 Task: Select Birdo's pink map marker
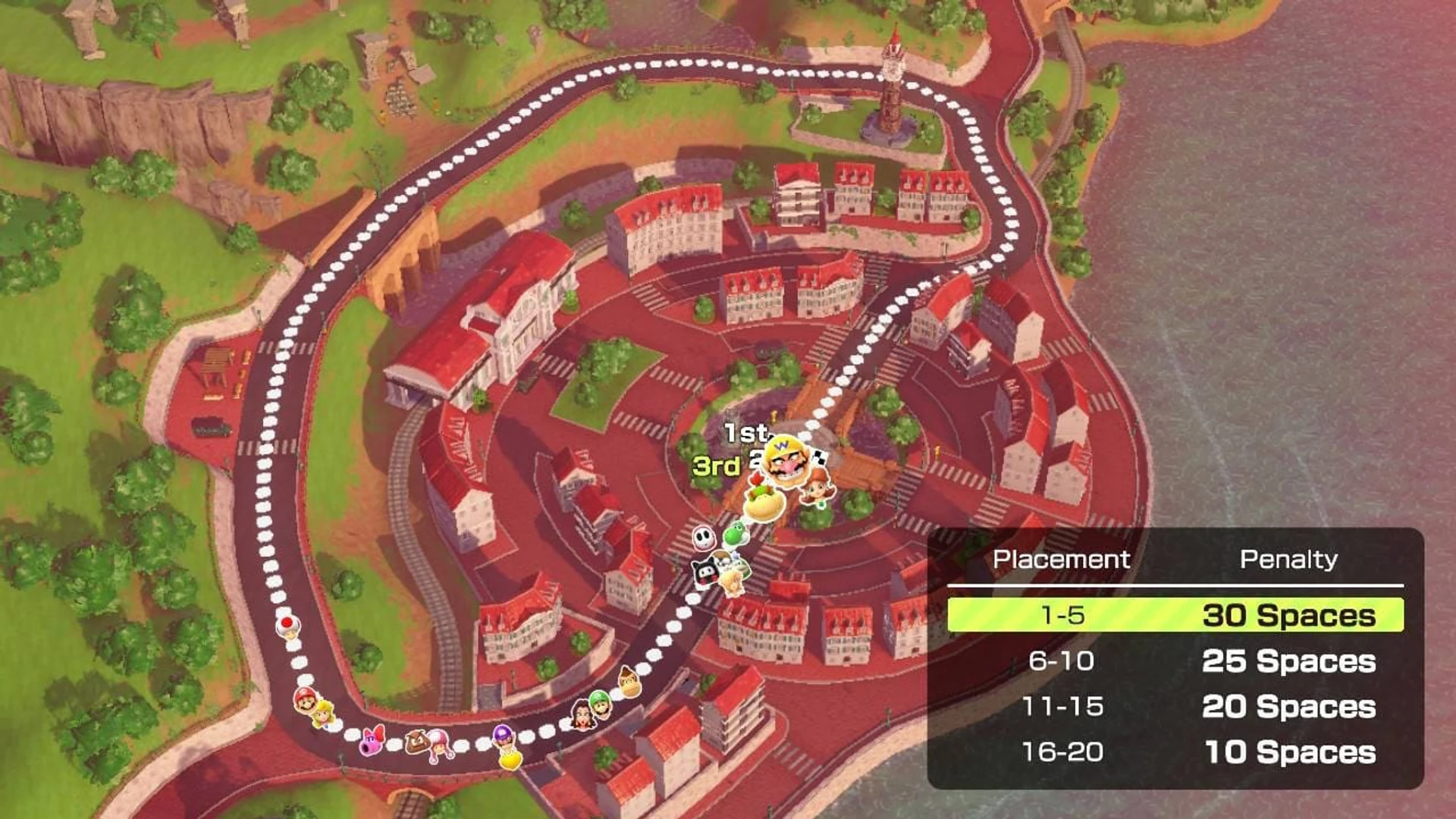click(372, 741)
